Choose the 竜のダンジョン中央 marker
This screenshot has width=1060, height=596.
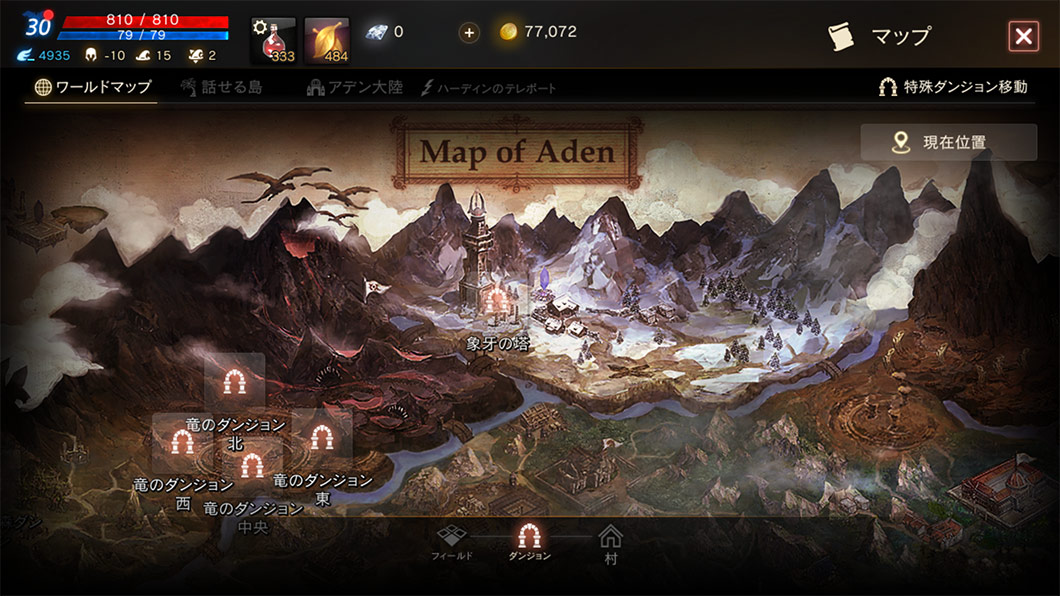(x=252, y=465)
